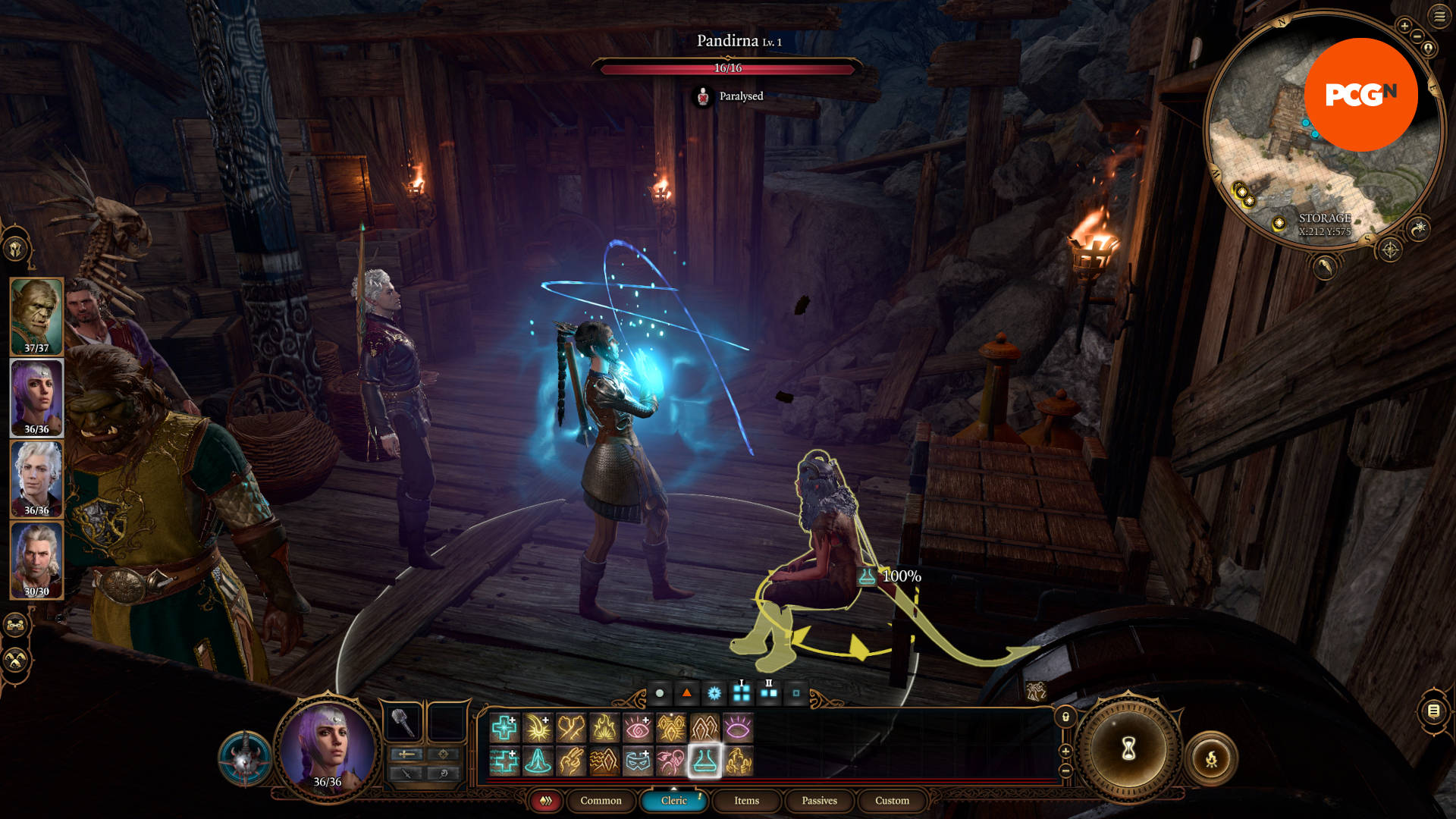Select the Cleric hotbar tab
The width and height of the screenshot is (1456, 819).
[x=673, y=801]
